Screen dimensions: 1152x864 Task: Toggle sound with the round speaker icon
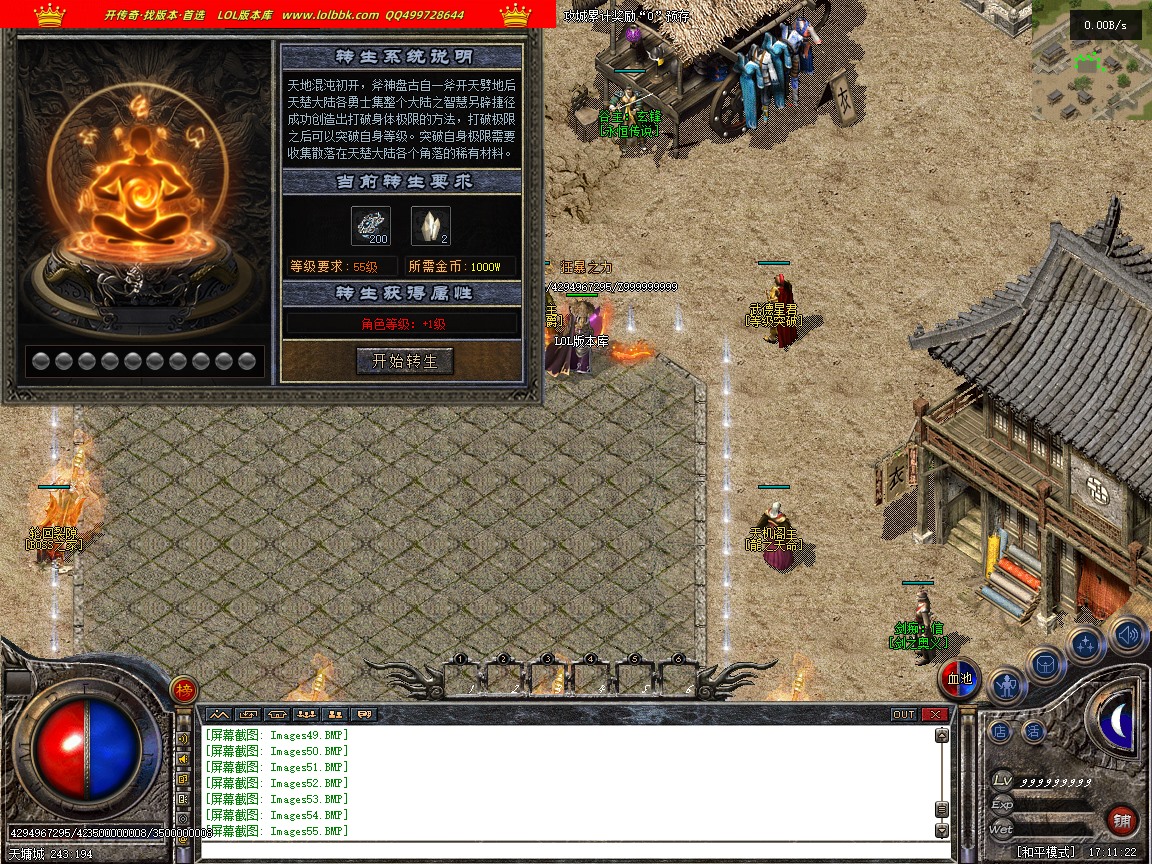coord(1128,634)
